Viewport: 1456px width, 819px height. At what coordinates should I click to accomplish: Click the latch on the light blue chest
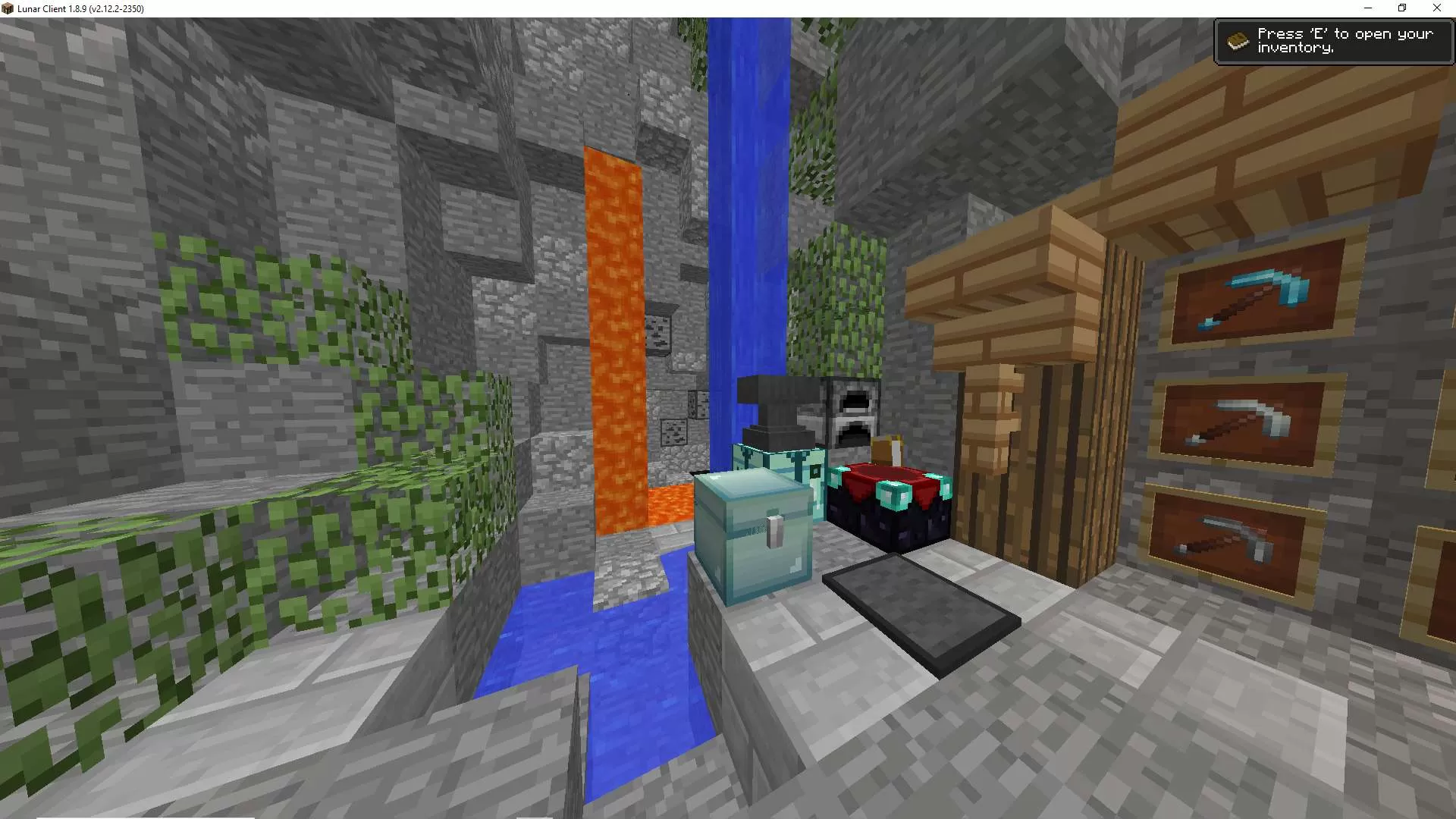[775, 532]
